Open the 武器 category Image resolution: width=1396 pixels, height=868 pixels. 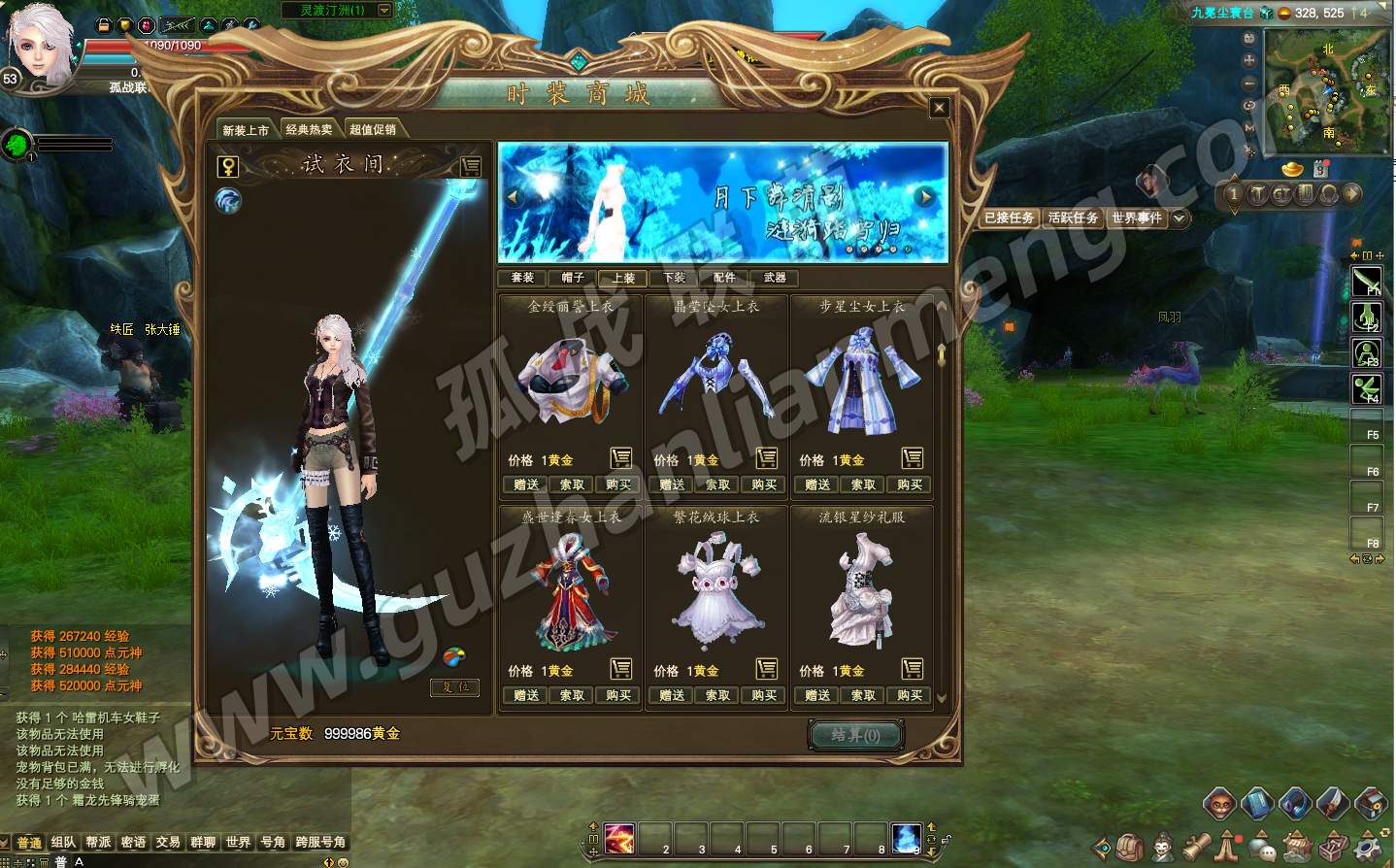[775, 278]
